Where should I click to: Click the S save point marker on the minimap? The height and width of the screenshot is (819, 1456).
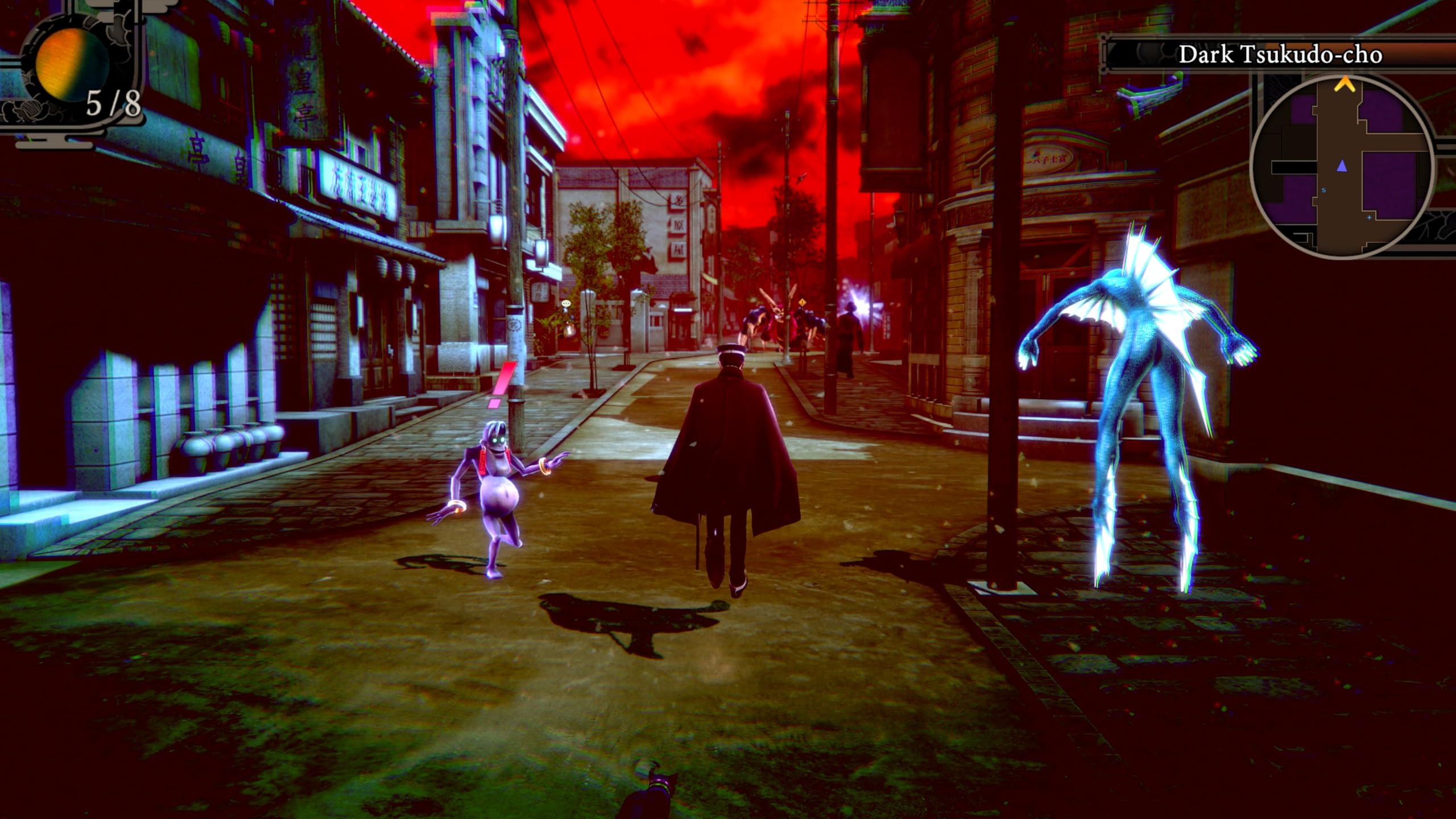click(1324, 190)
